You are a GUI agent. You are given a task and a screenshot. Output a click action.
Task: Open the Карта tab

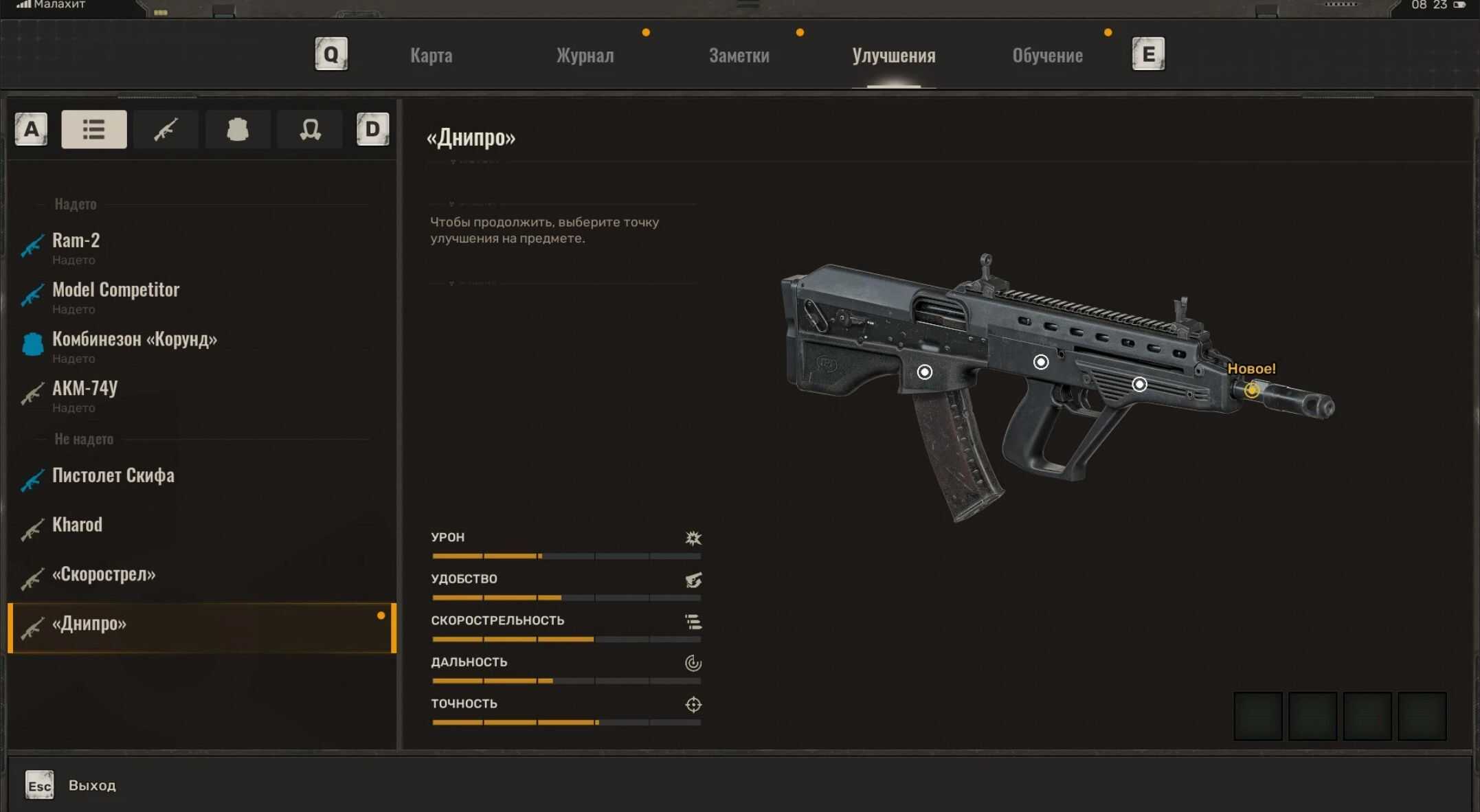(431, 56)
